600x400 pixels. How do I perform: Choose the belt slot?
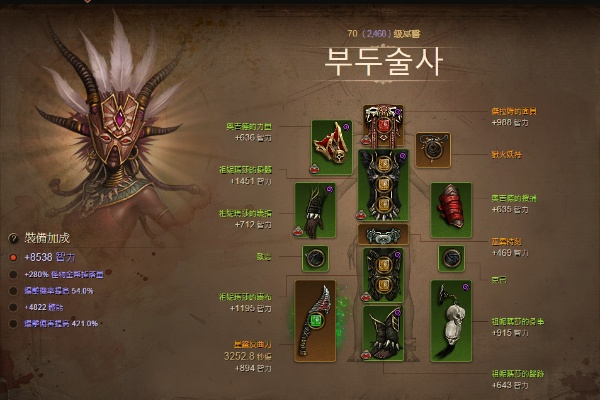[382, 236]
